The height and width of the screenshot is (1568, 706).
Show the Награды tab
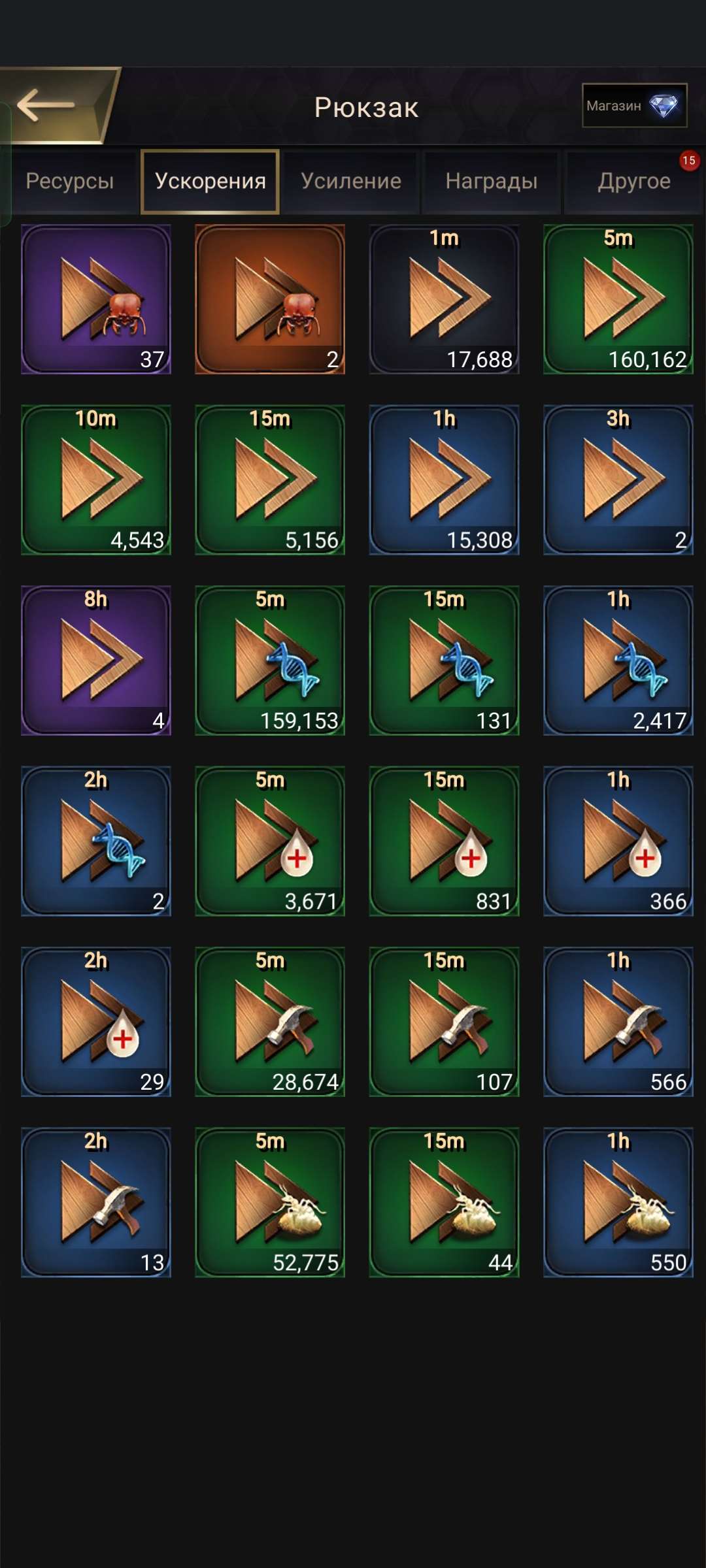tap(492, 181)
